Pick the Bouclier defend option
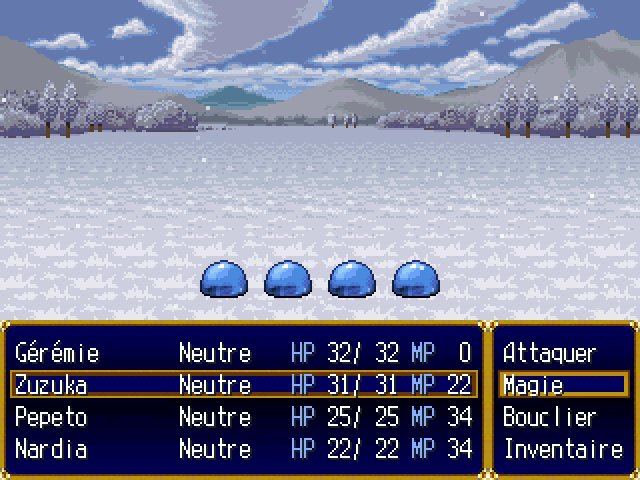The width and height of the screenshot is (640, 480). pyautogui.click(x=550, y=417)
